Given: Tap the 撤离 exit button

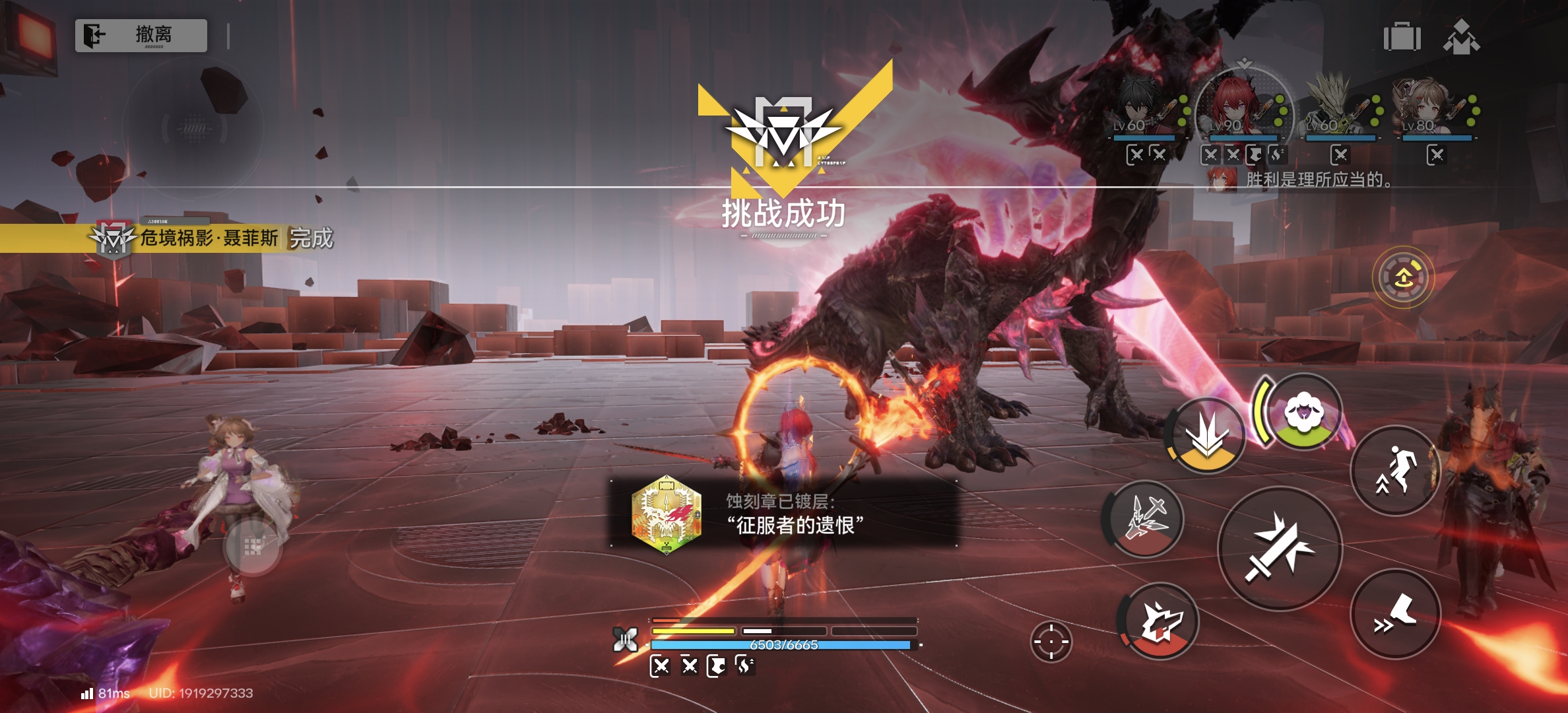Looking at the screenshot, I should [x=141, y=35].
